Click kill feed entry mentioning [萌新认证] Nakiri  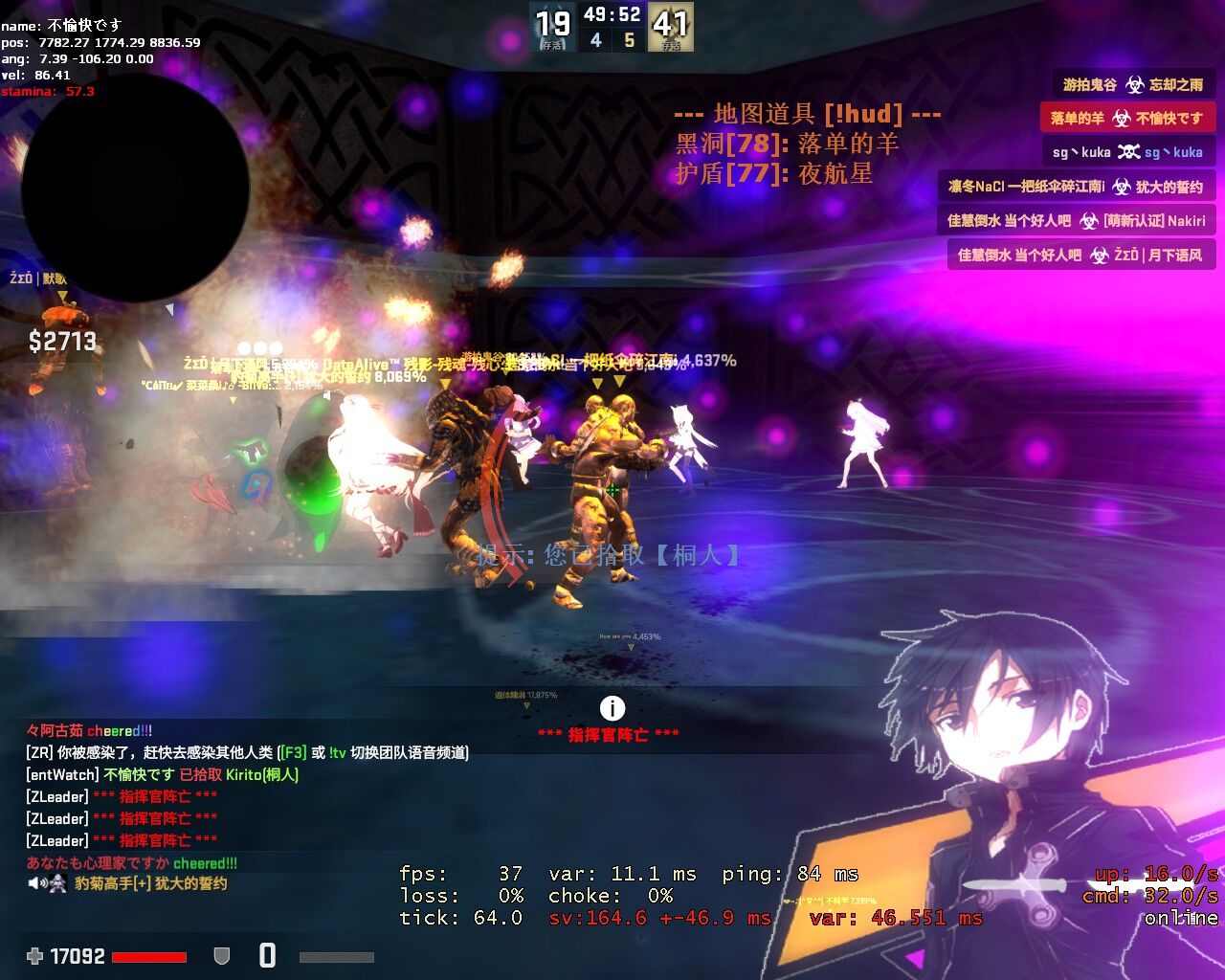coord(1076,220)
